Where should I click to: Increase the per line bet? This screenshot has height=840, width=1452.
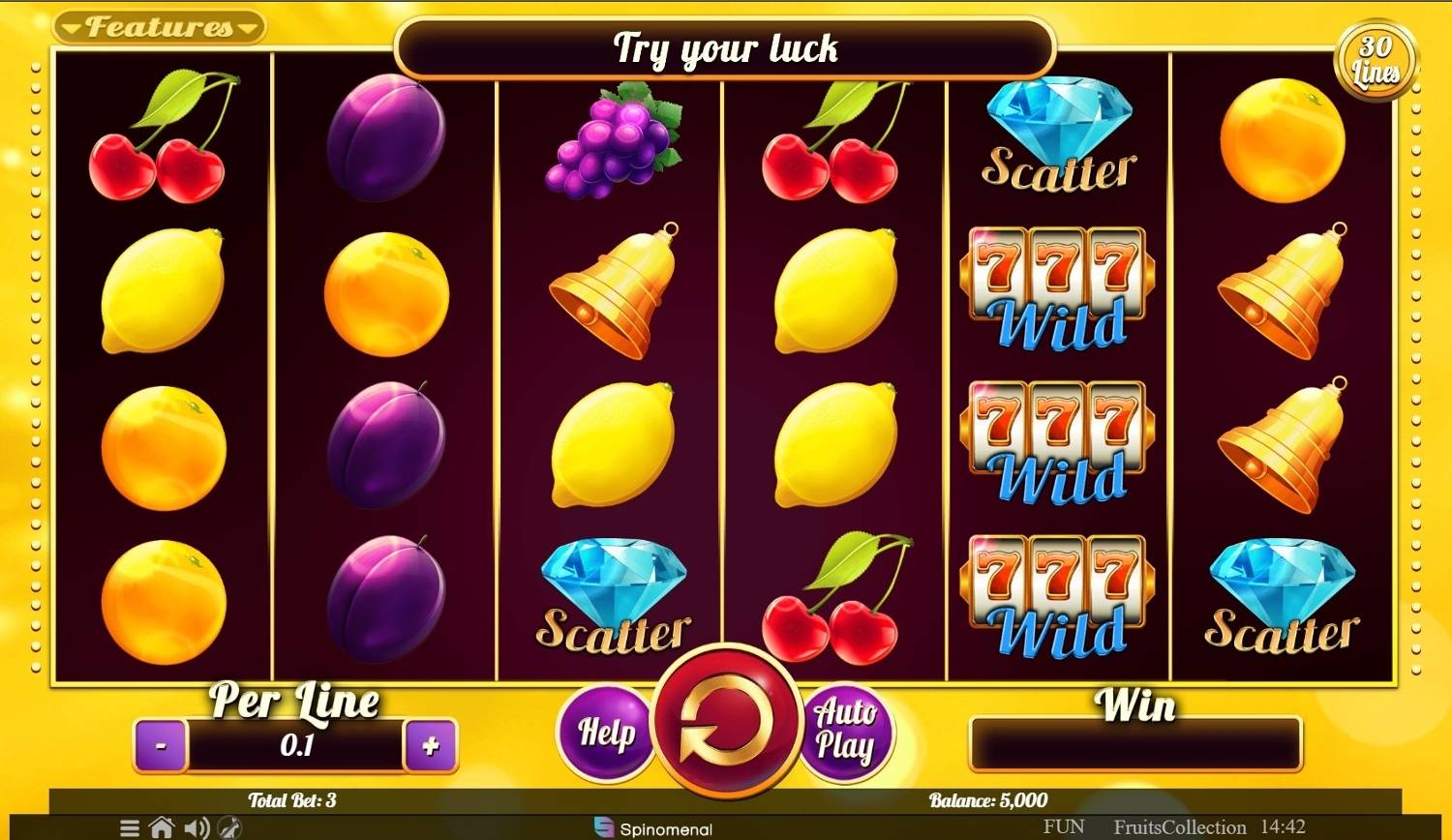click(431, 746)
